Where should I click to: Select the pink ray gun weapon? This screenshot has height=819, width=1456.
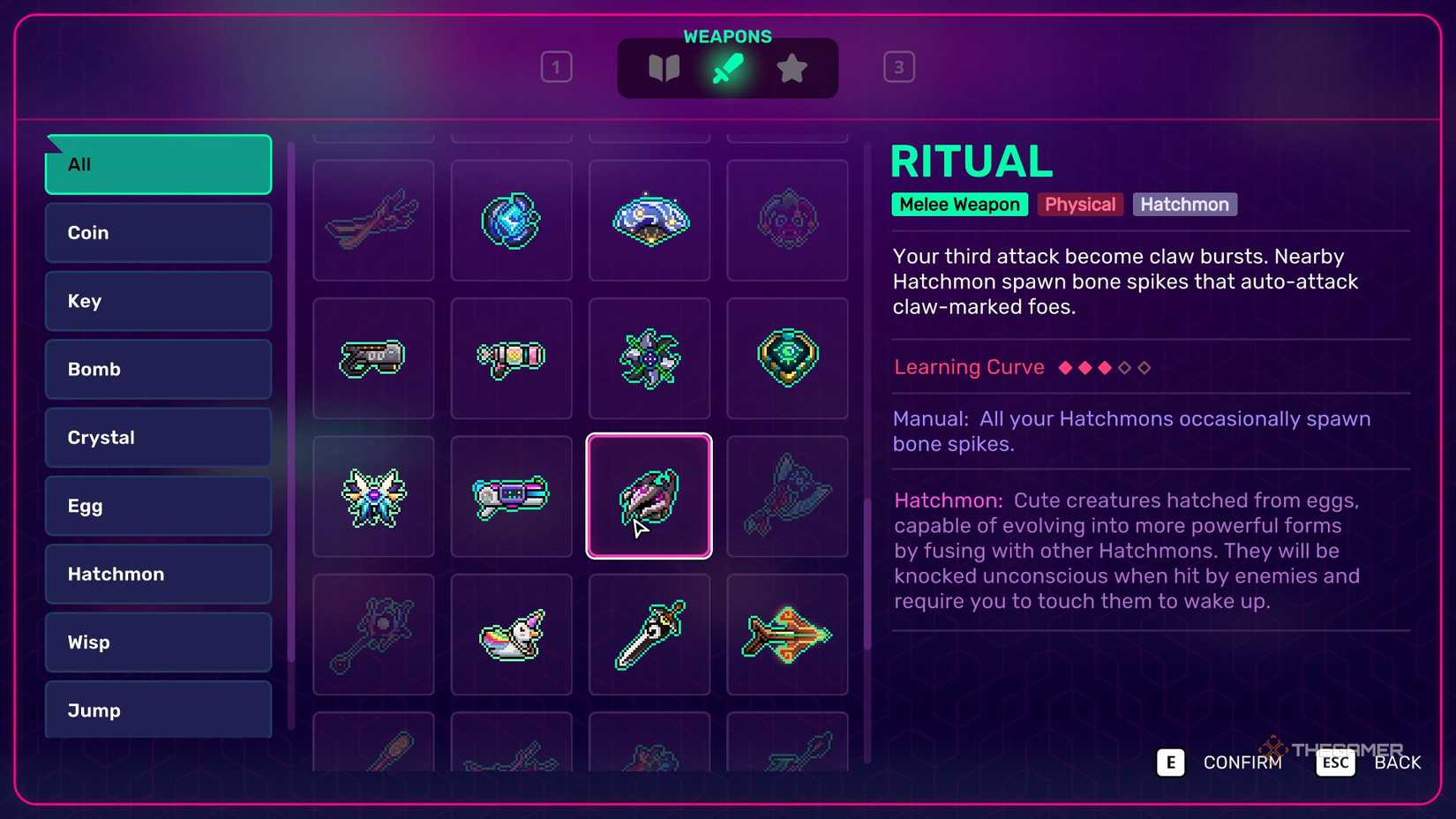(511, 358)
